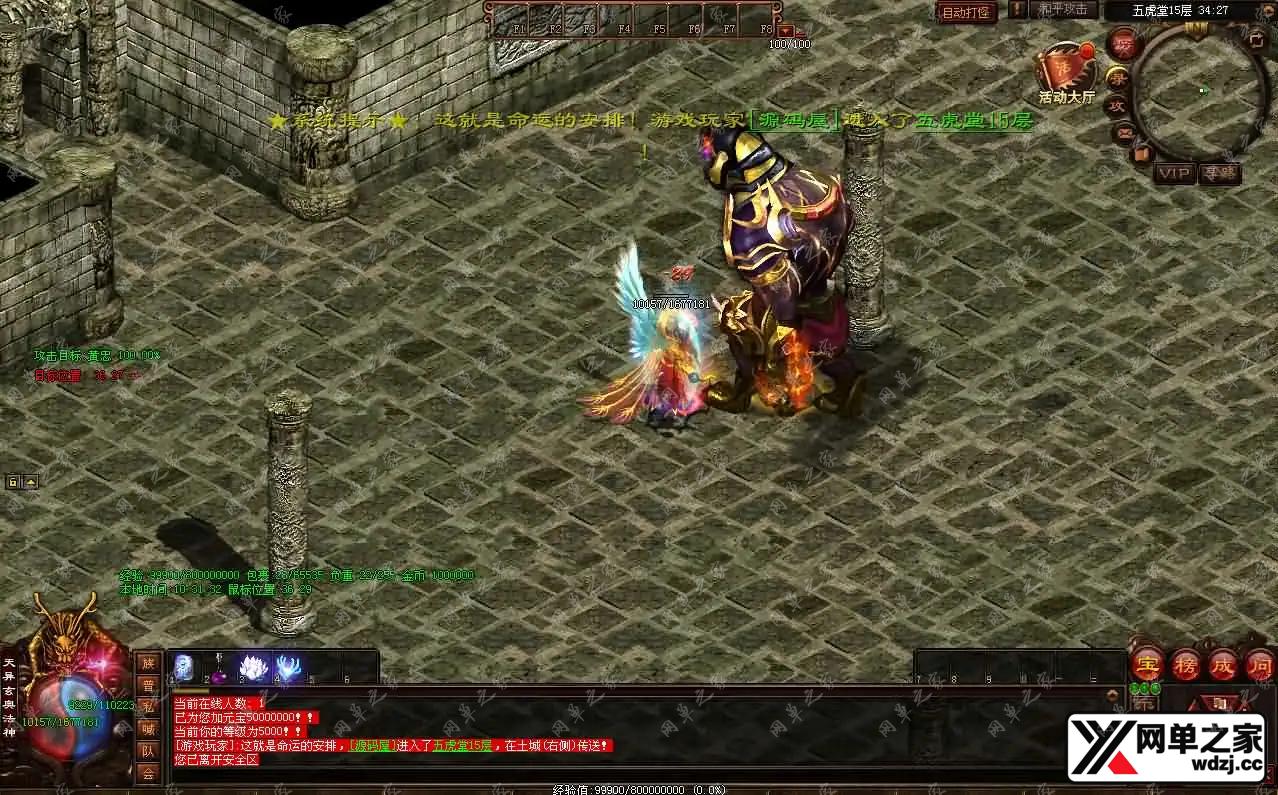Open the 宝 treasure shop button
Viewport: 1278px width, 795px height.
[1147, 663]
